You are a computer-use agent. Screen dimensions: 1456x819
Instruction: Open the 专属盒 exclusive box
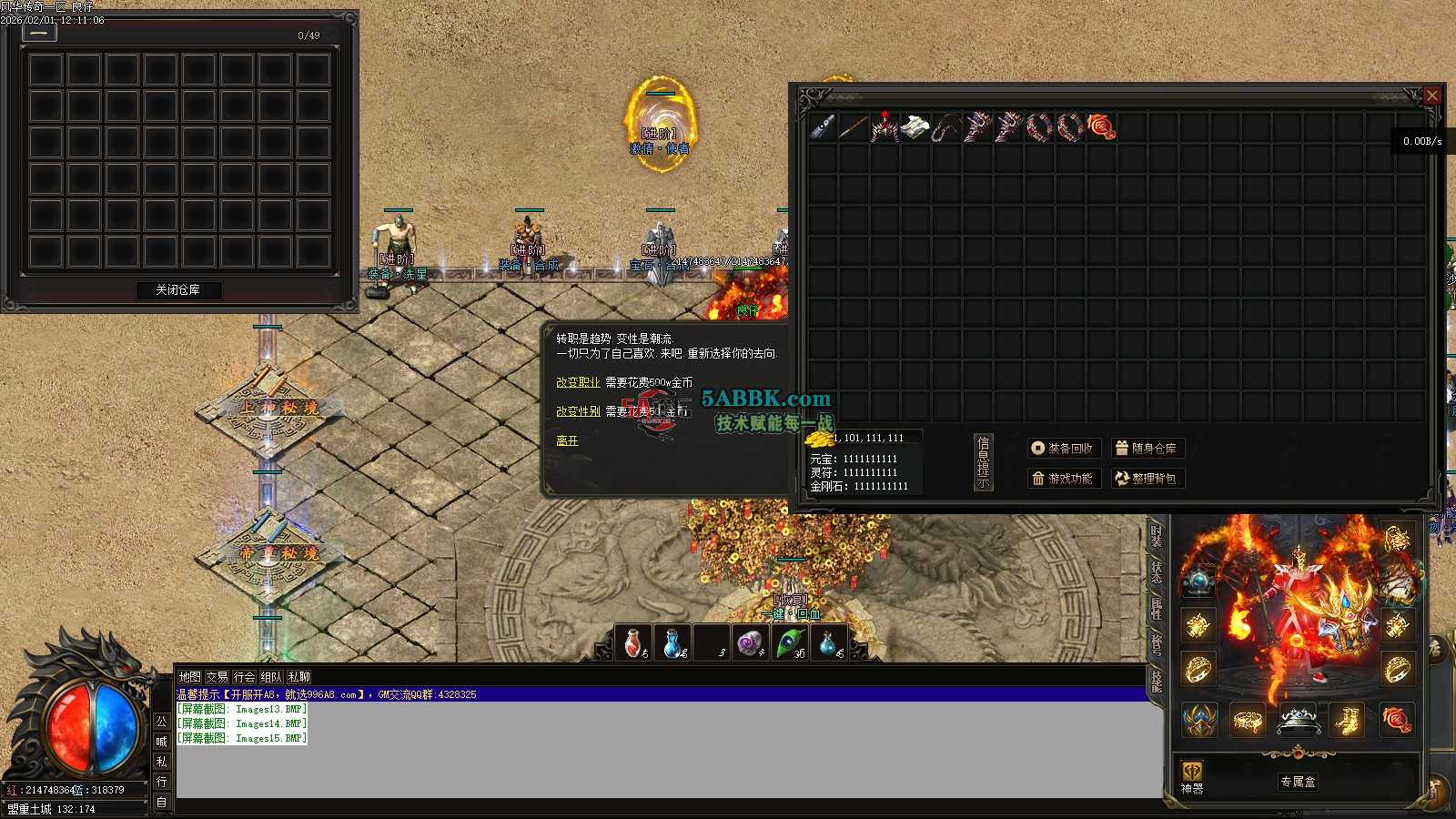pyautogui.click(x=1298, y=782)
